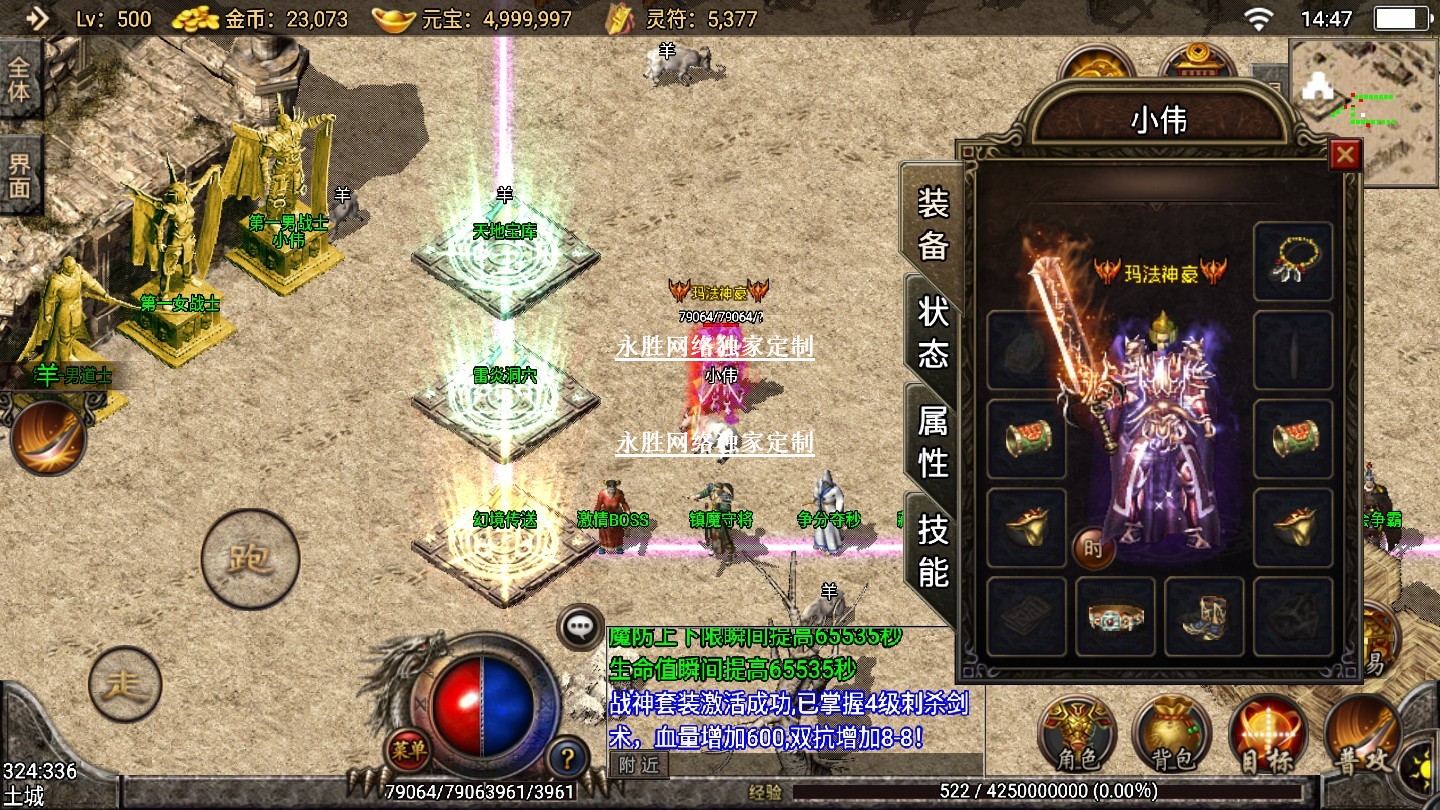Switch to 走 walk mode

(125, 685)
